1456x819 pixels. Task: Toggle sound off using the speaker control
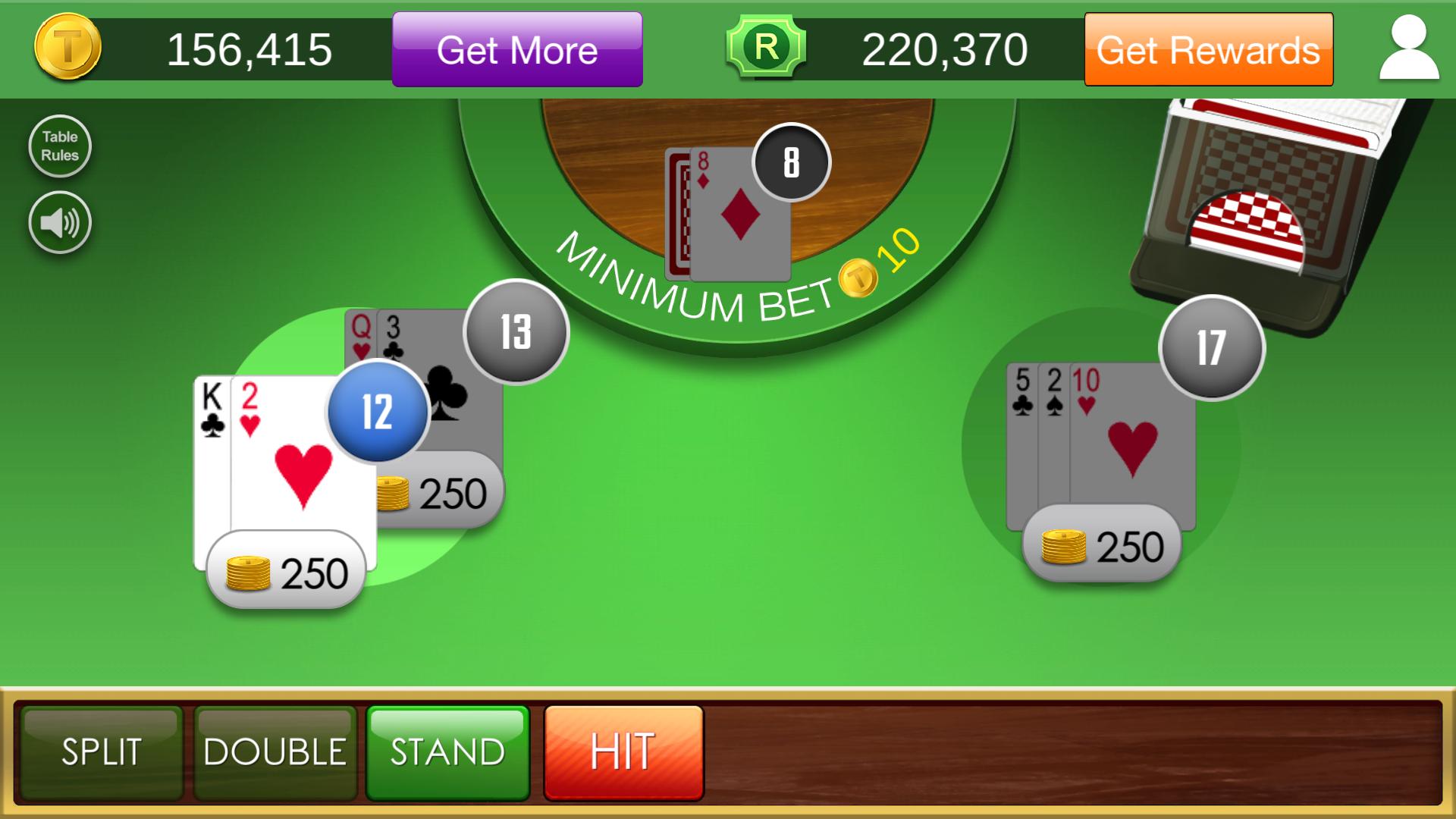coord(60,222)
